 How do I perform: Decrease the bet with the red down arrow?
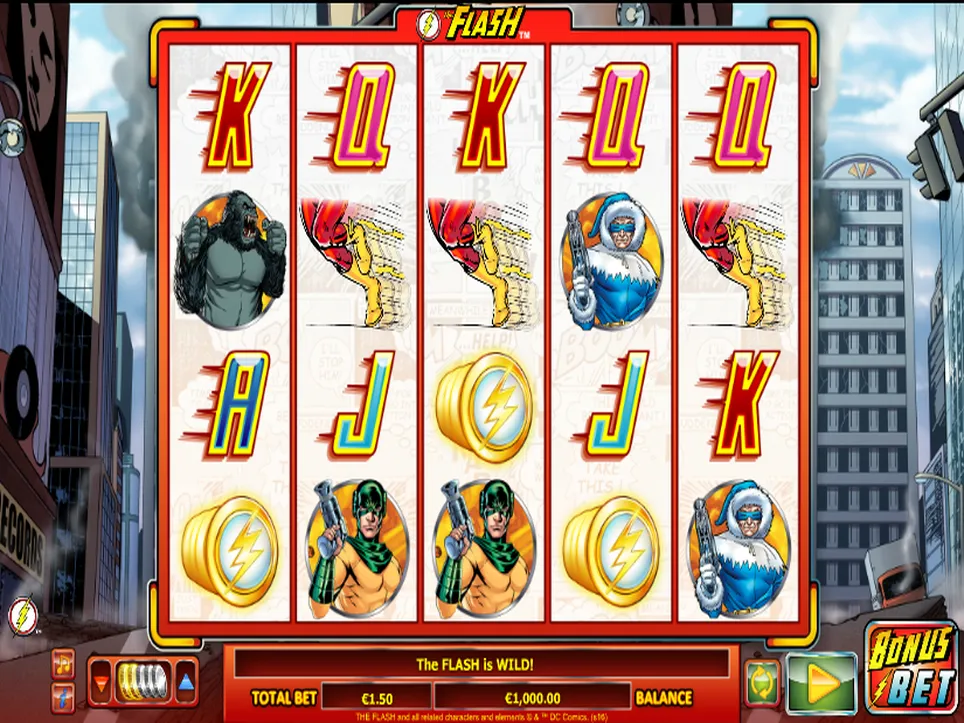click(x=102, y=684)
